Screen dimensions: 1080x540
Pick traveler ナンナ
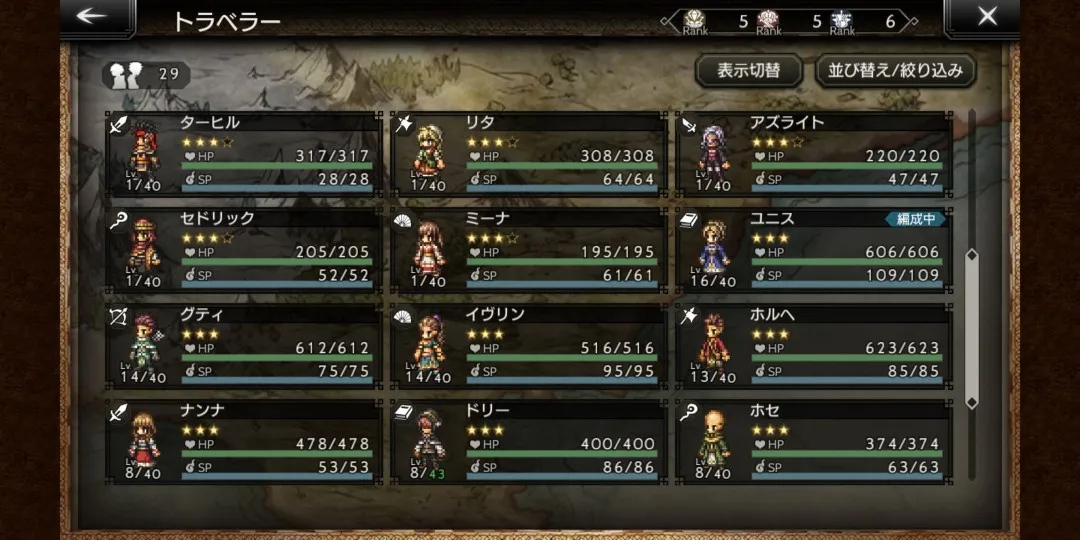(244, 442)
